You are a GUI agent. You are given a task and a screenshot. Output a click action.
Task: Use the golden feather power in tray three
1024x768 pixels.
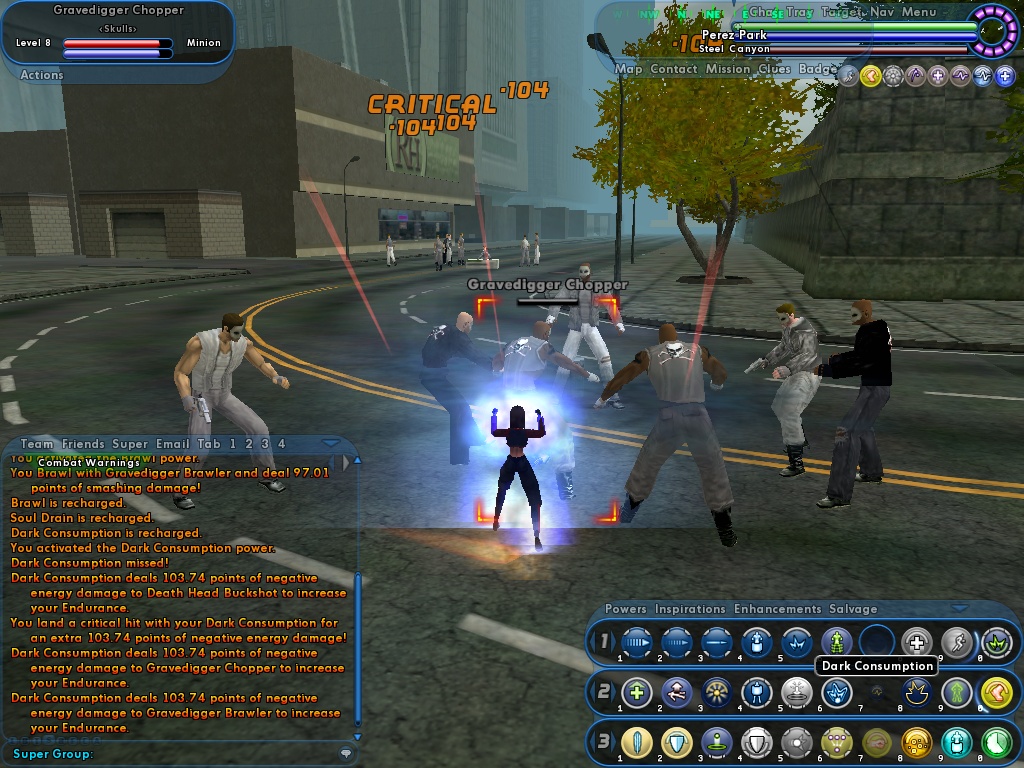(637, 741)
